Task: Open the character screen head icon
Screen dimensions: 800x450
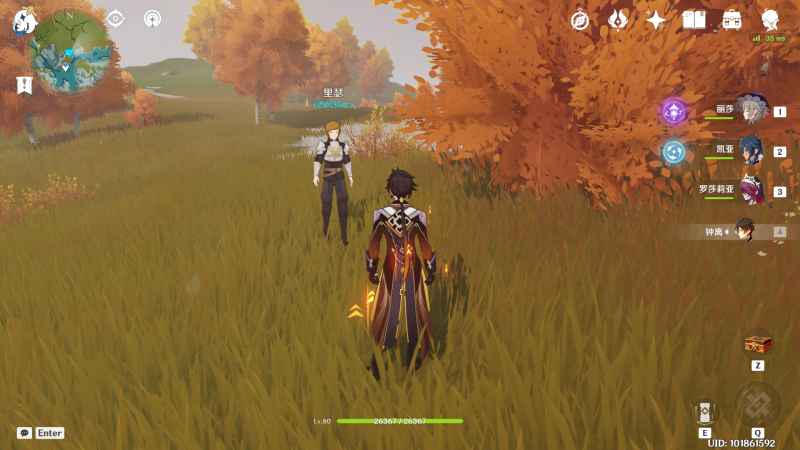Action: coord(770,19)
